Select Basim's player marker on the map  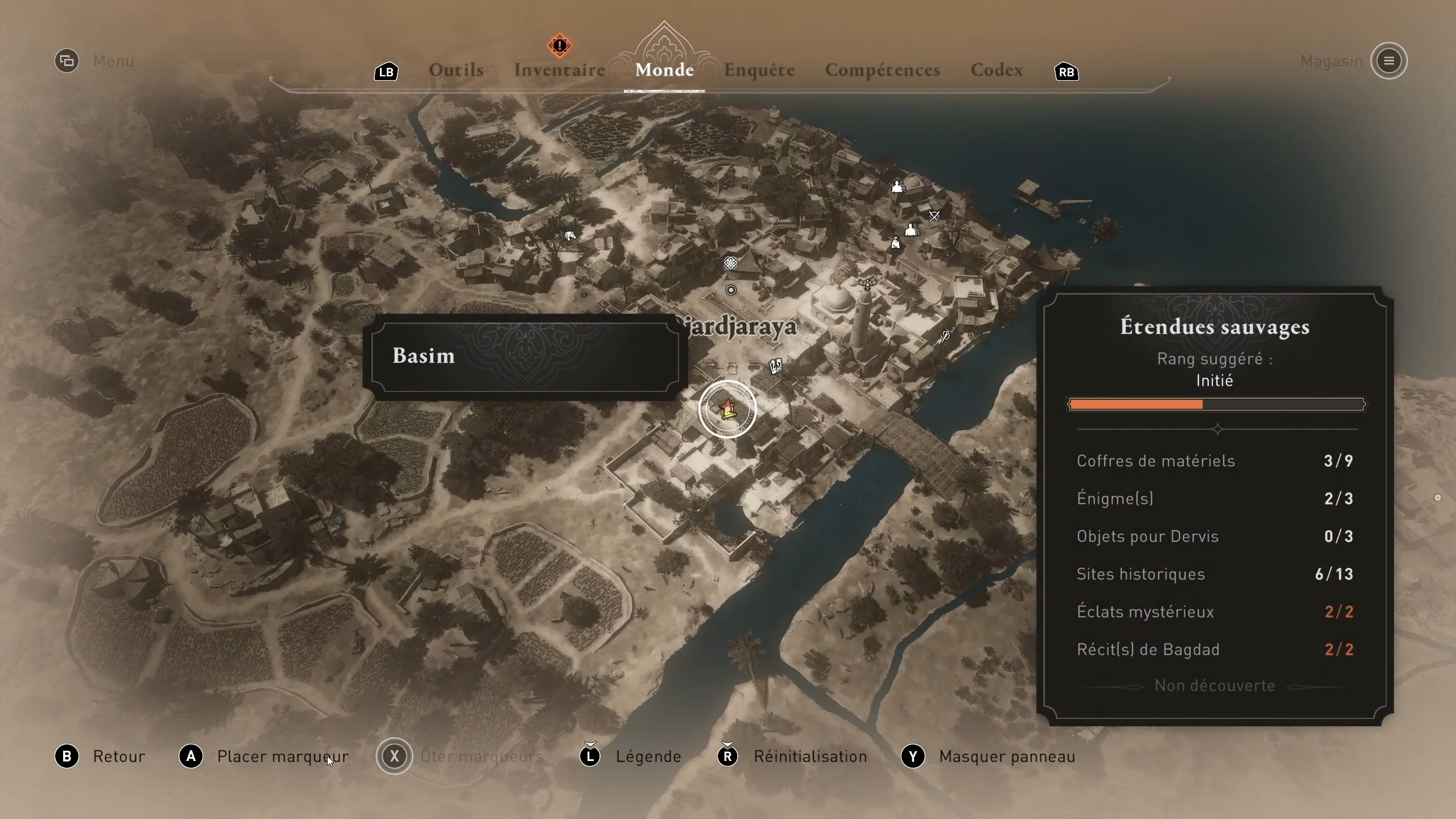click(x=727, y=409)
